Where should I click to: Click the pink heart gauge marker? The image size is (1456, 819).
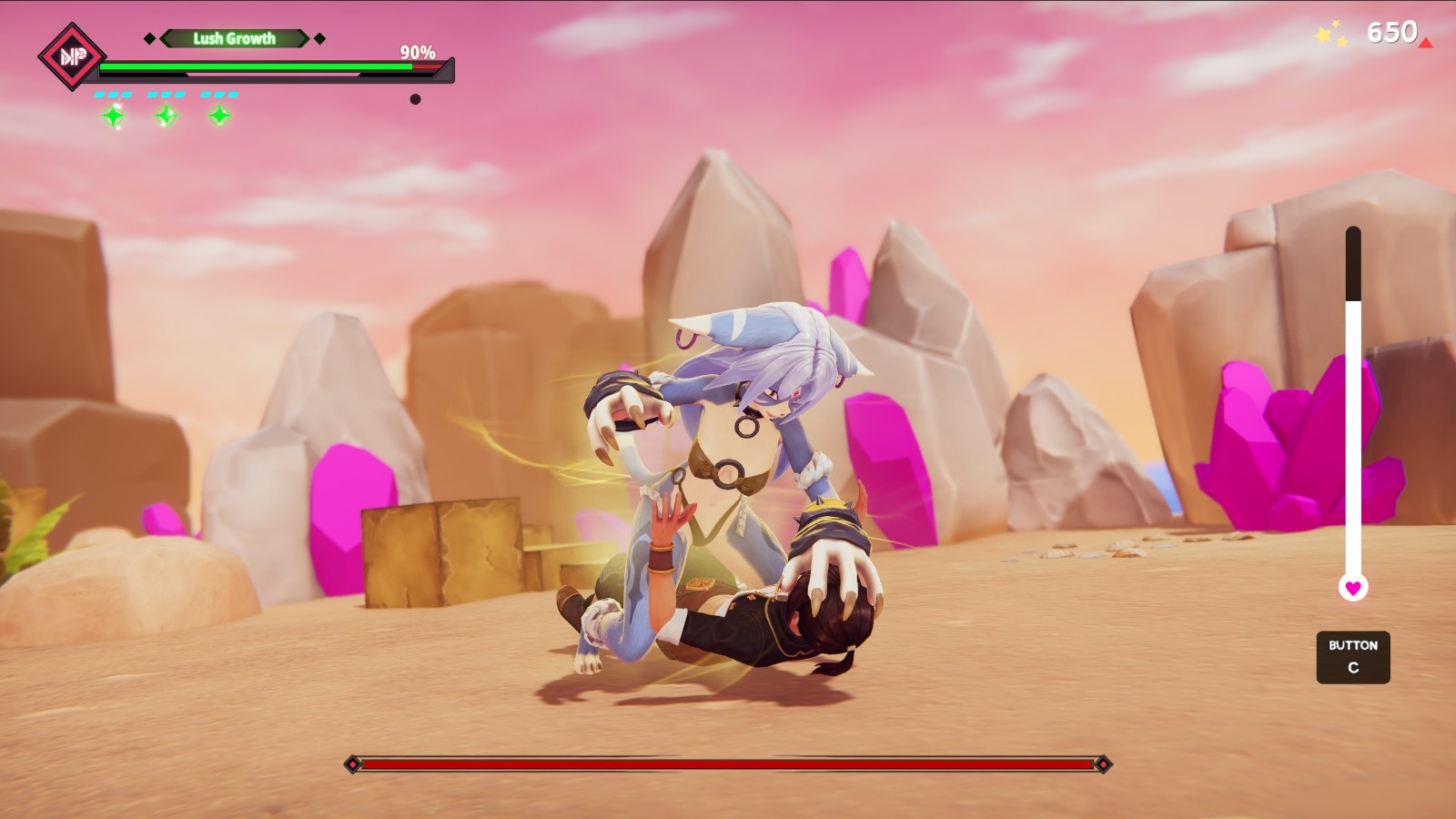(x=1353, y=588)
